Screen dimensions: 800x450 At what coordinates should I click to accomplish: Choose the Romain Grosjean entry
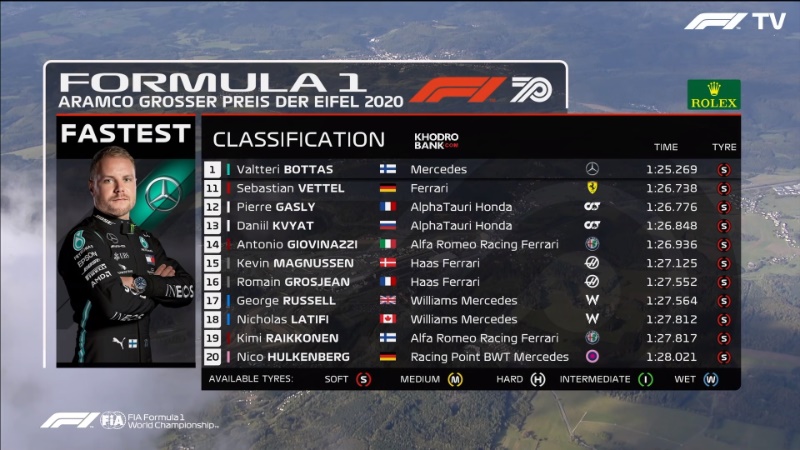click(293, 282)
